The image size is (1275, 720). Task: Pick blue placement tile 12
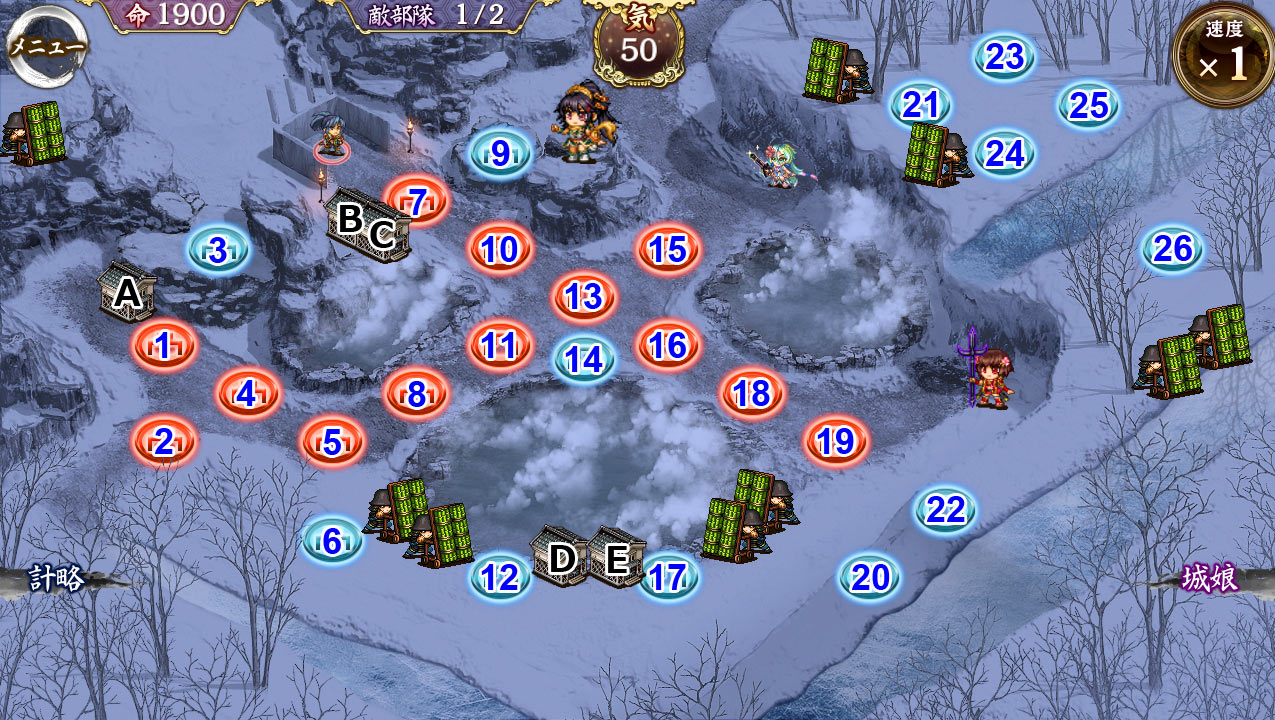[x=500, y=577]
